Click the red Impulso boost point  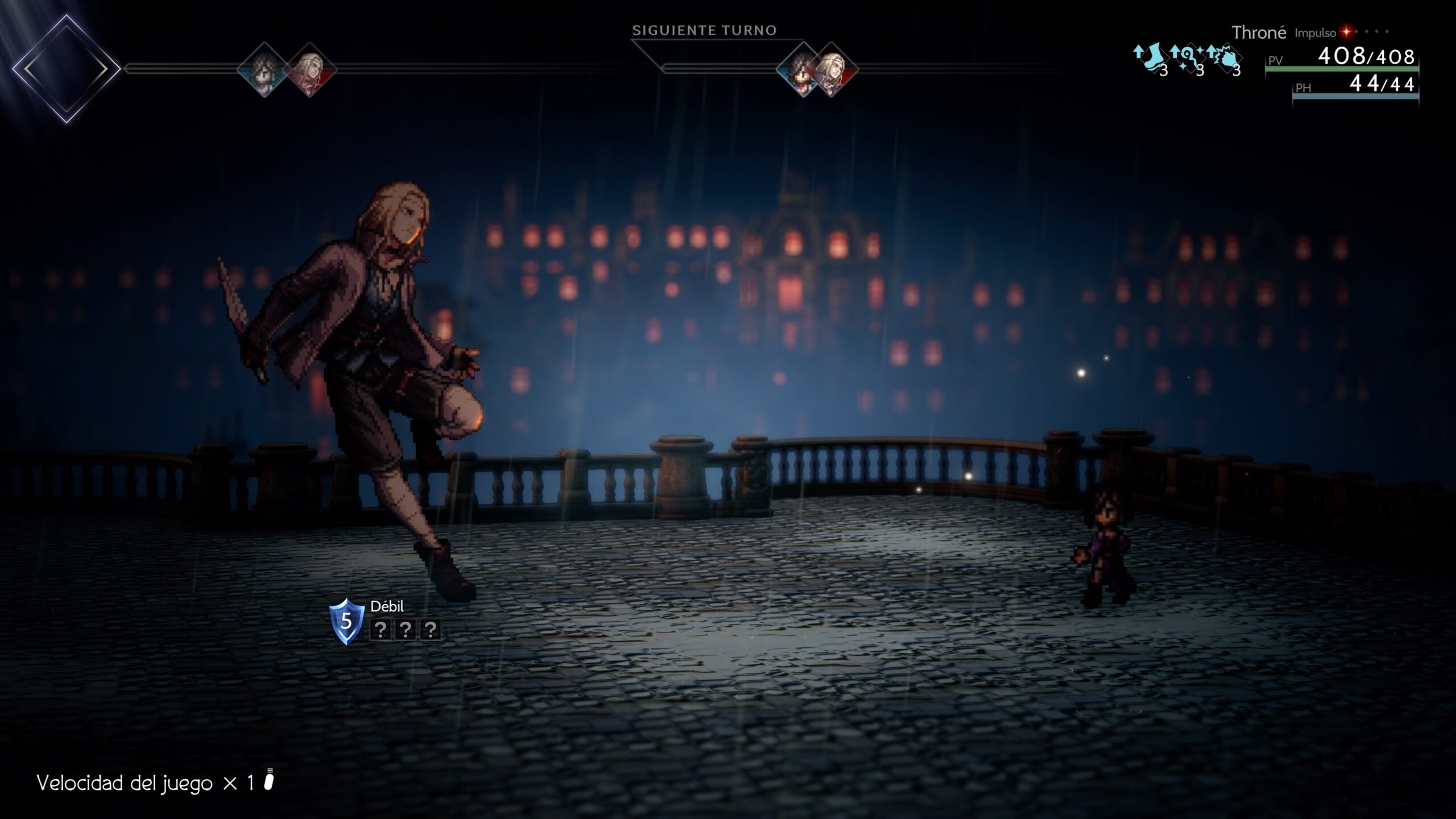(x=1346, y=32)
